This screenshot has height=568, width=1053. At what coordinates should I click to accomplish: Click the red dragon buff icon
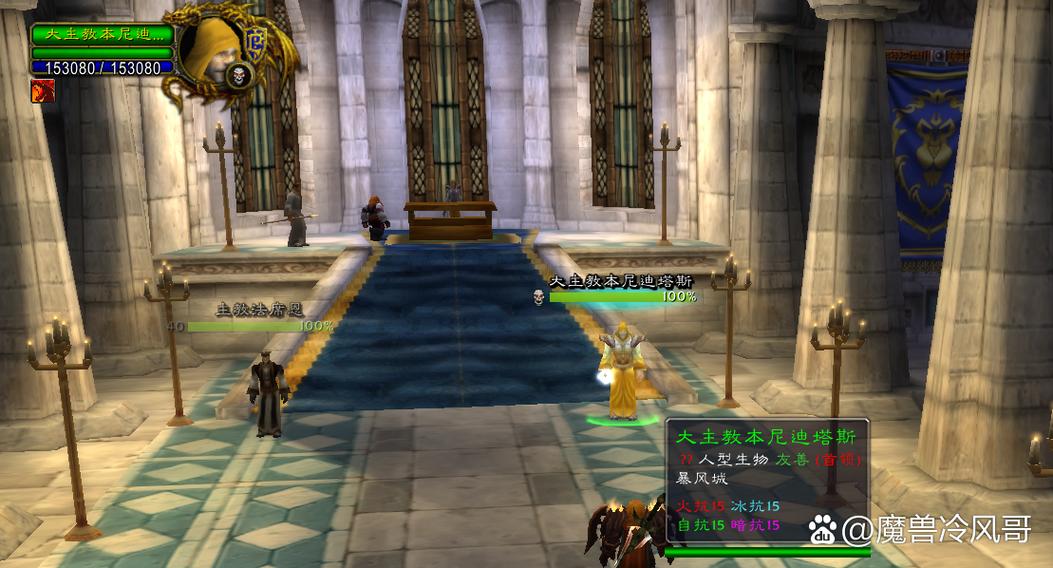click(43, 91)
